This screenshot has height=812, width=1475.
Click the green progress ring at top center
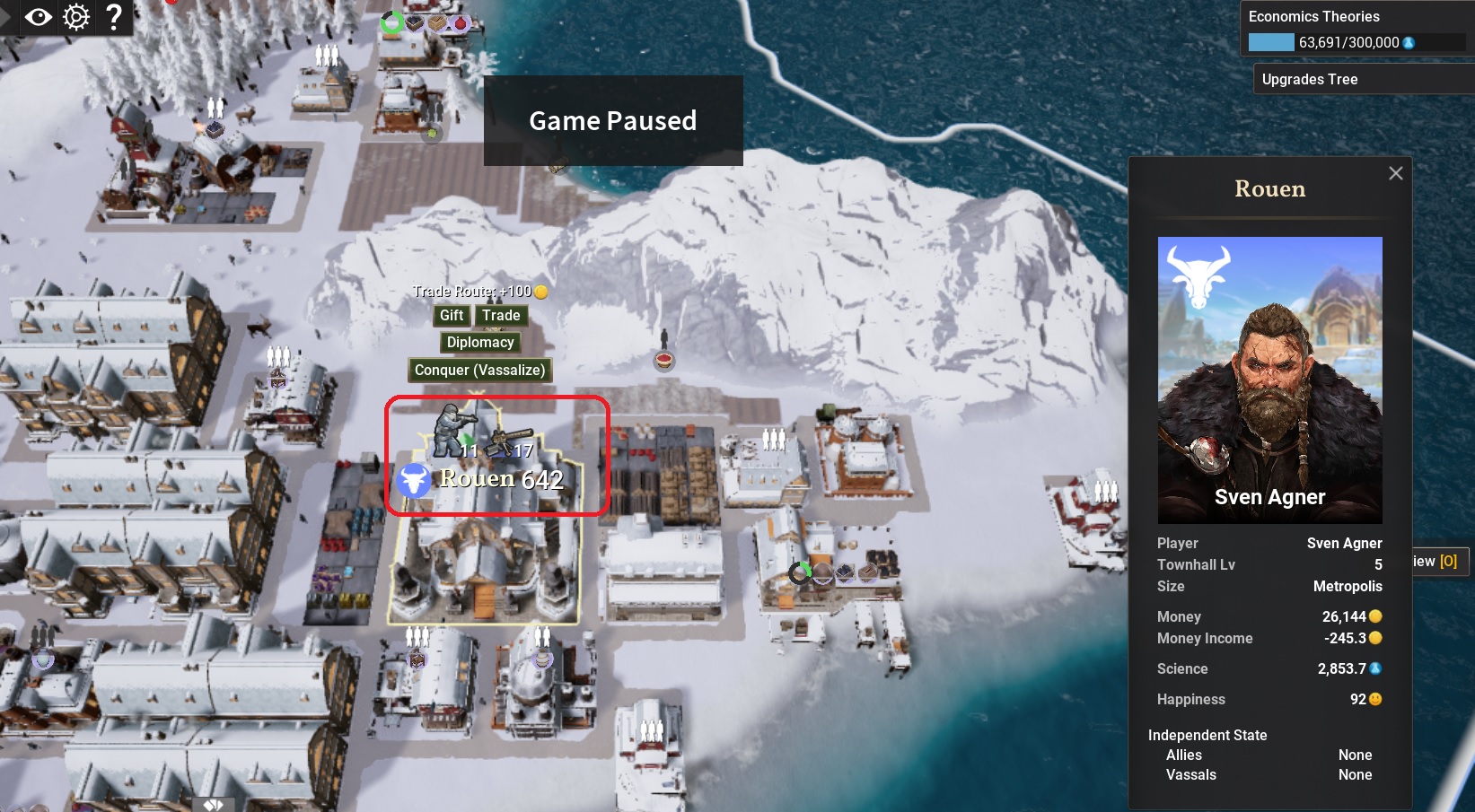click(392, 22)
